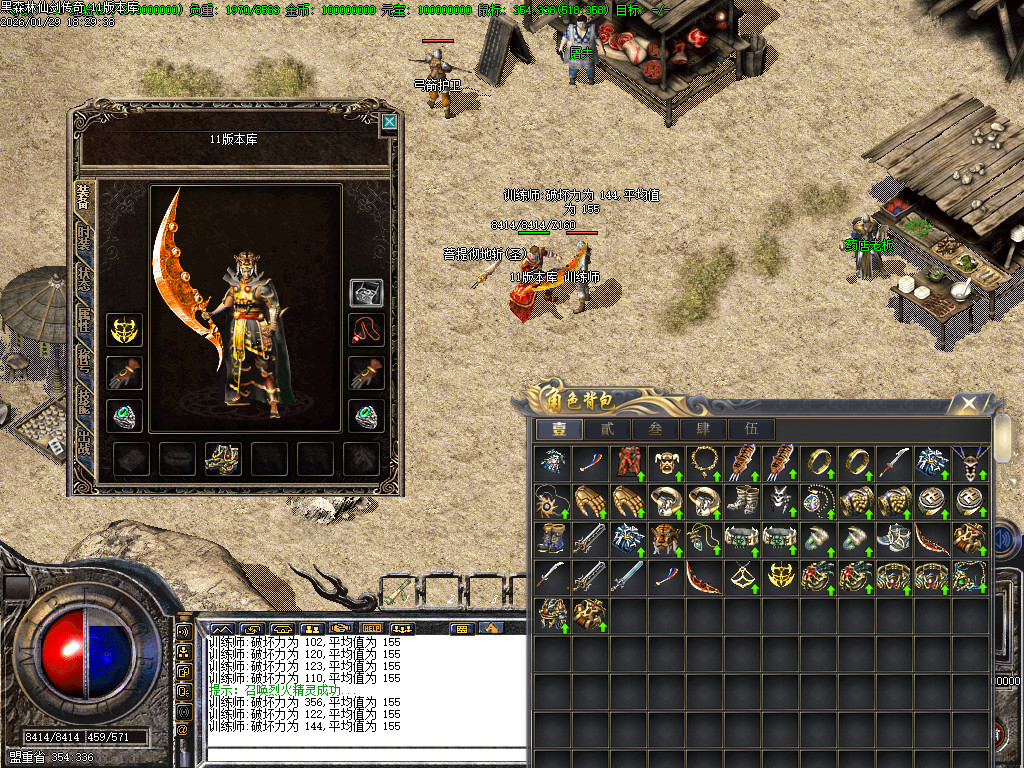The width and height of the screenshot is (1024, 768).
Task: Select the equipped golden medal slot
Action: [125, 330]
